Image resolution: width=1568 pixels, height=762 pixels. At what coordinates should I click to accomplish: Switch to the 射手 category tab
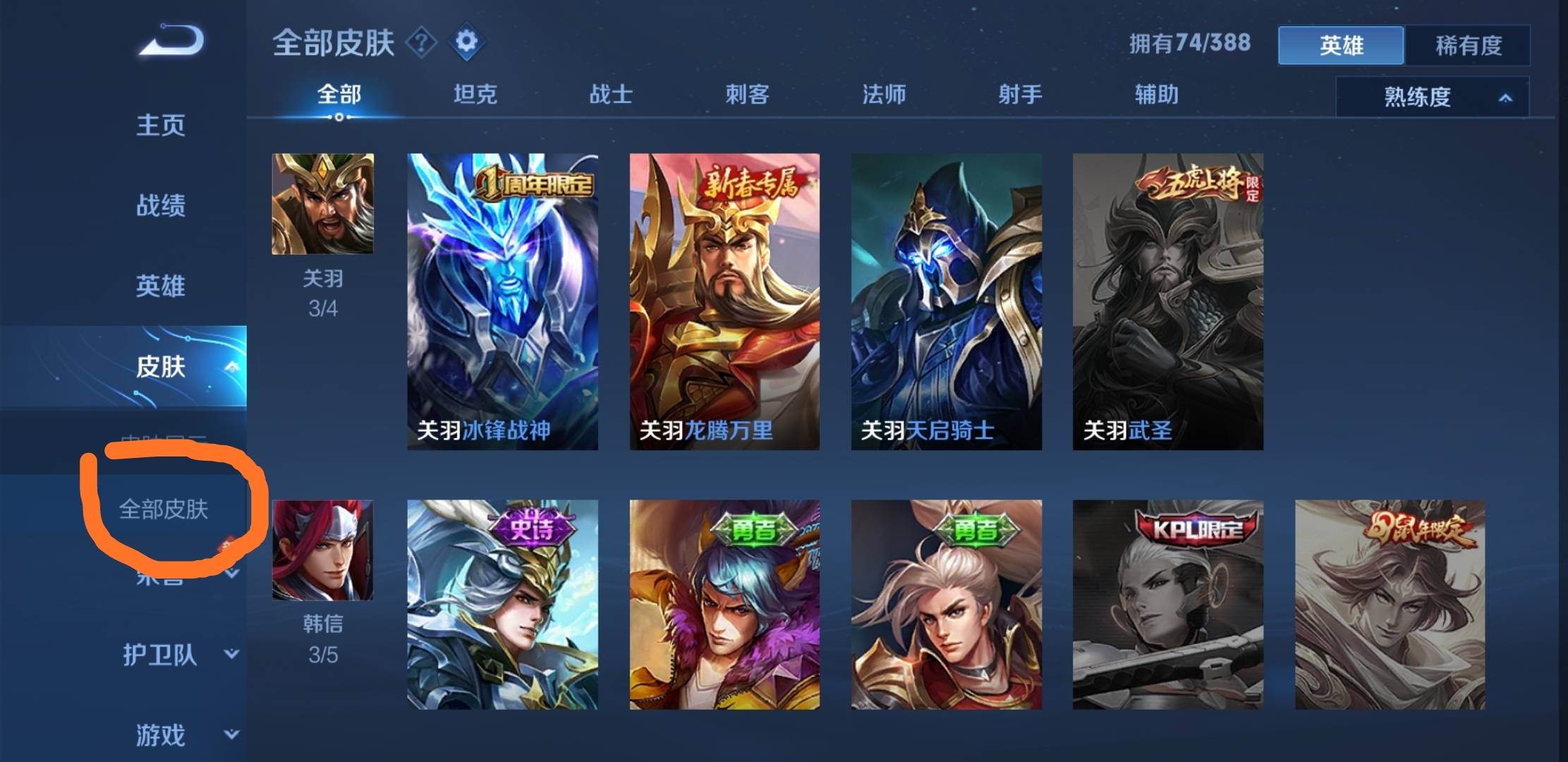click(x=1019, y=95)
